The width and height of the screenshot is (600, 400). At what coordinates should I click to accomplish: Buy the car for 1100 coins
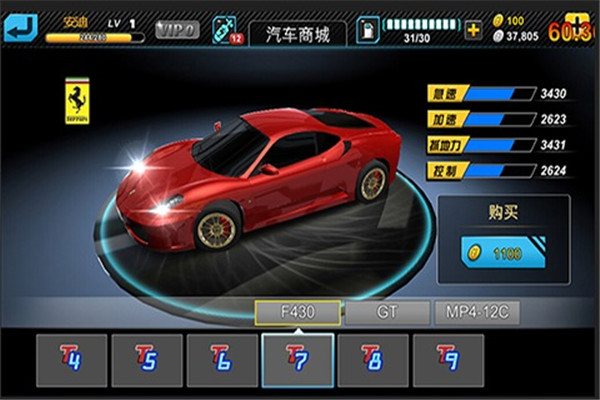tap(503, 253)
